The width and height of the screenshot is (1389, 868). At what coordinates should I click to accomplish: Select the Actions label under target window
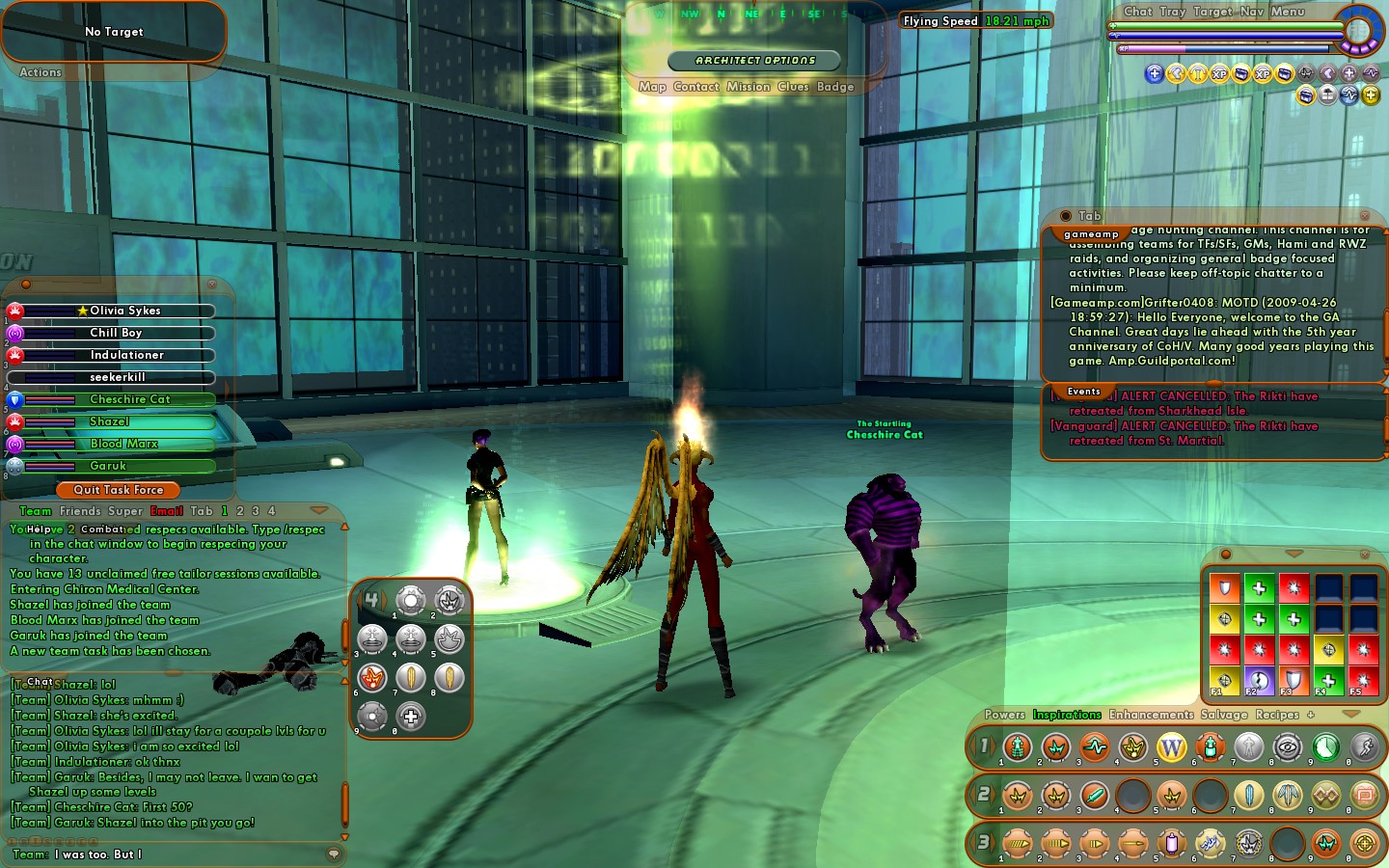(x=41, y=72)
